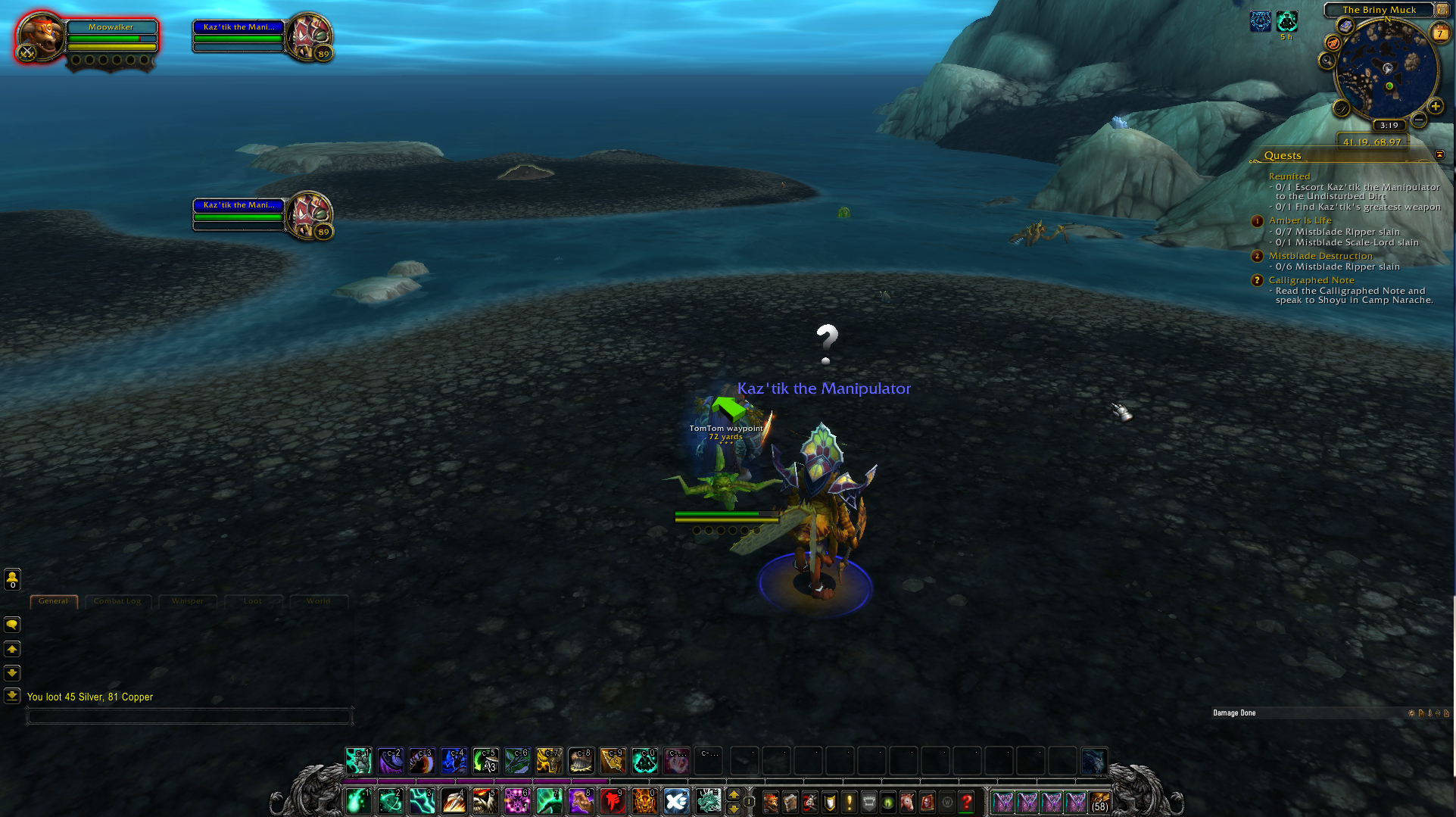Zoom out the minimap with the minus button
The width and height of the screenshot is (1456, 817).
tap(1420, 120)
